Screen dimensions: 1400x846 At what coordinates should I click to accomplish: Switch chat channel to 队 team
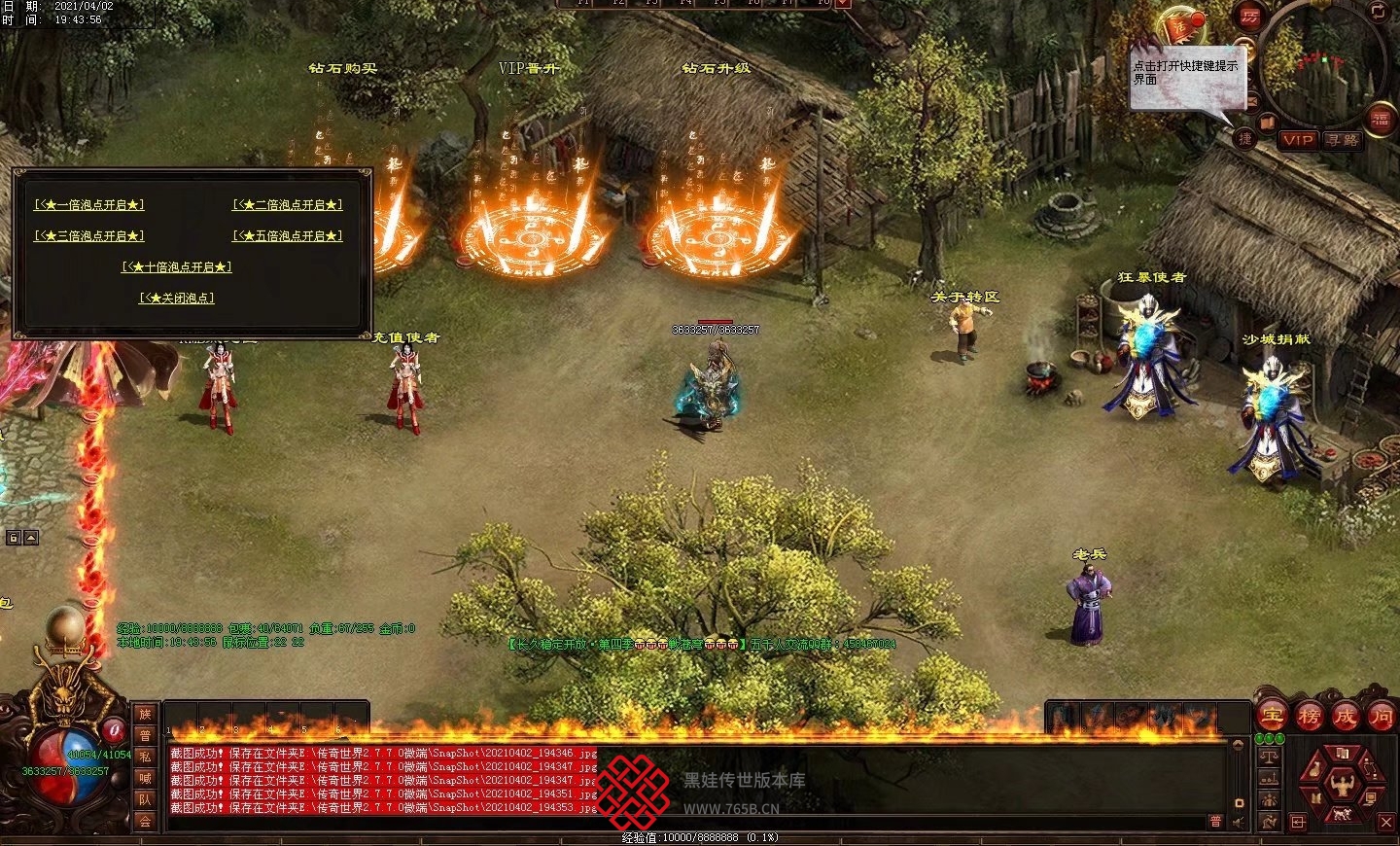146,799
